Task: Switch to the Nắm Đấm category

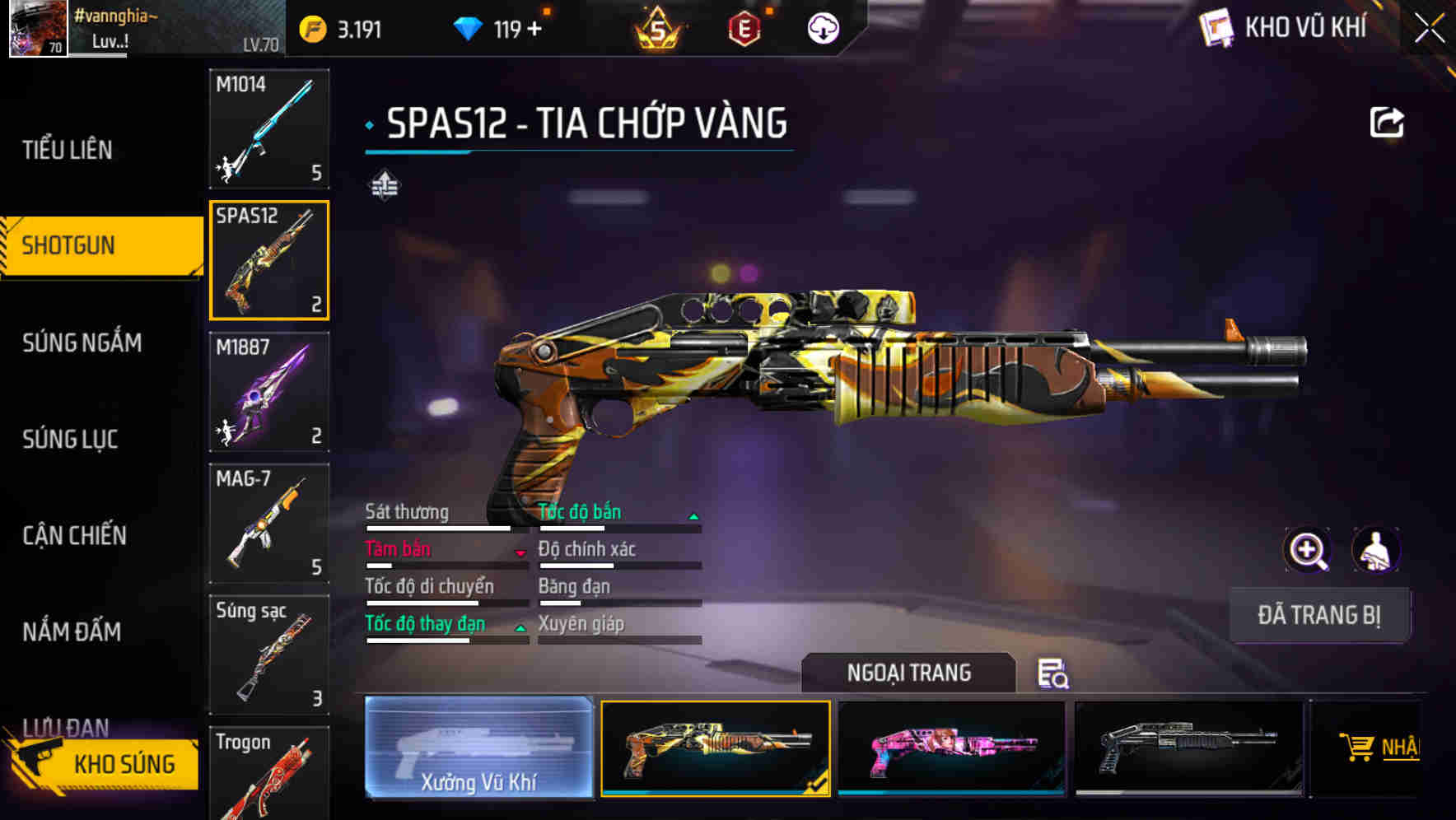Action: [x=72, y=632]
